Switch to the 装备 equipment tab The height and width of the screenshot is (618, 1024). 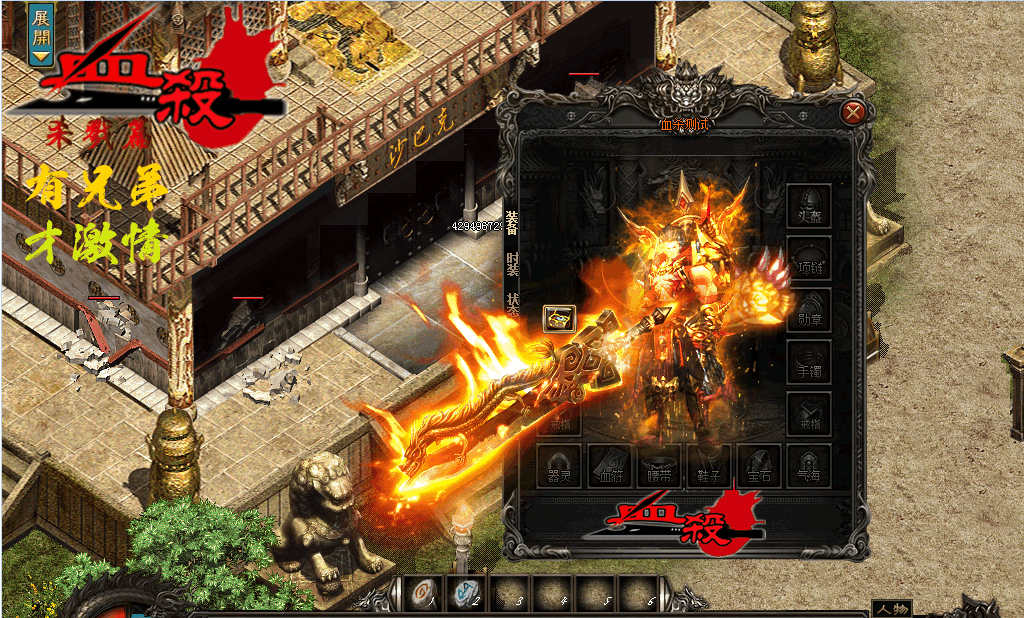pos(512,222)
